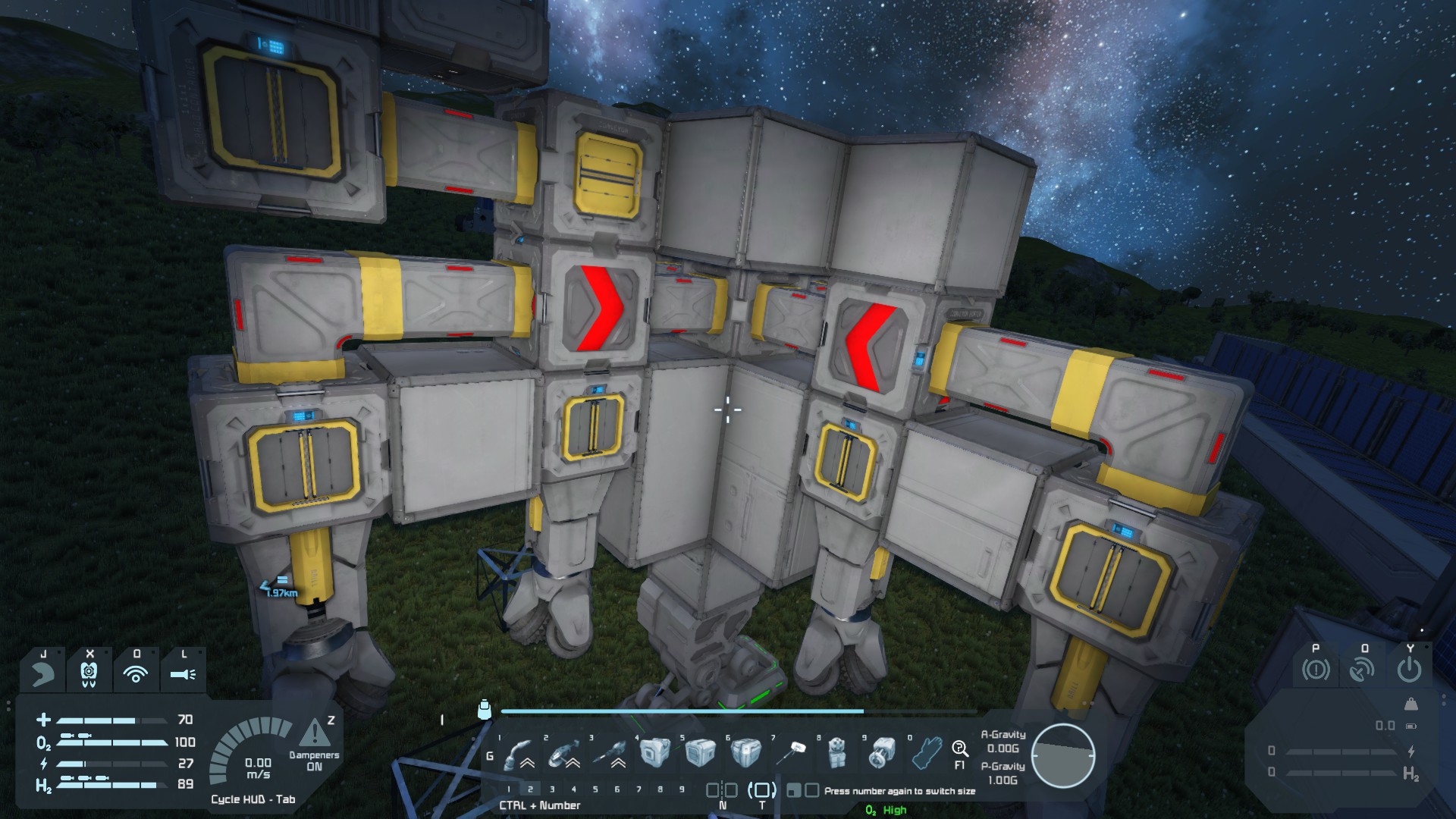
Task: Toggle the power switch icon
Action: tap(1409, 670)
